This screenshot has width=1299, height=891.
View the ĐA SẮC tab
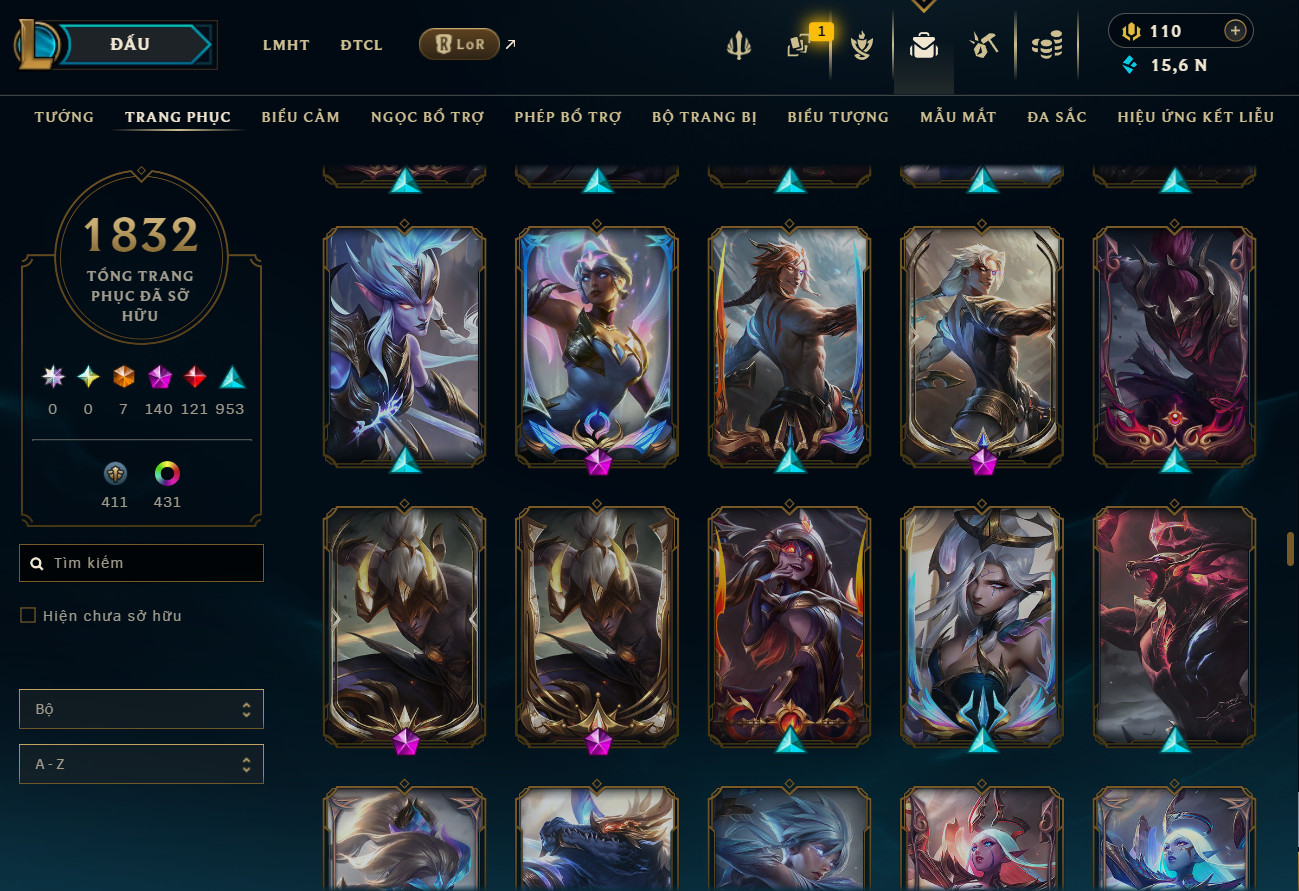pyautogui.click(x=1057, y=117)
